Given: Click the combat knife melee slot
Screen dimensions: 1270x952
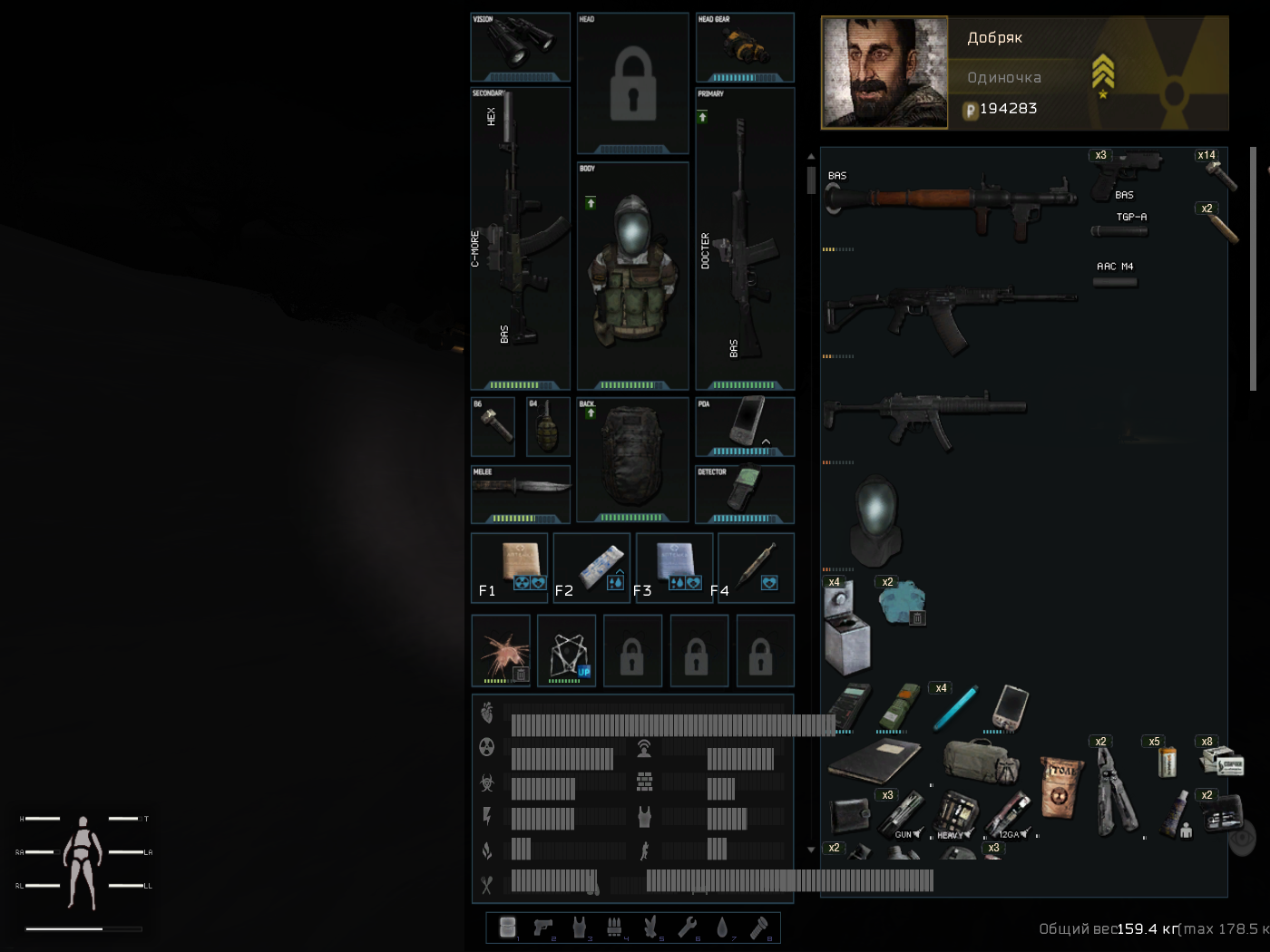Looking at the screenshot, I should coord(520,490).
